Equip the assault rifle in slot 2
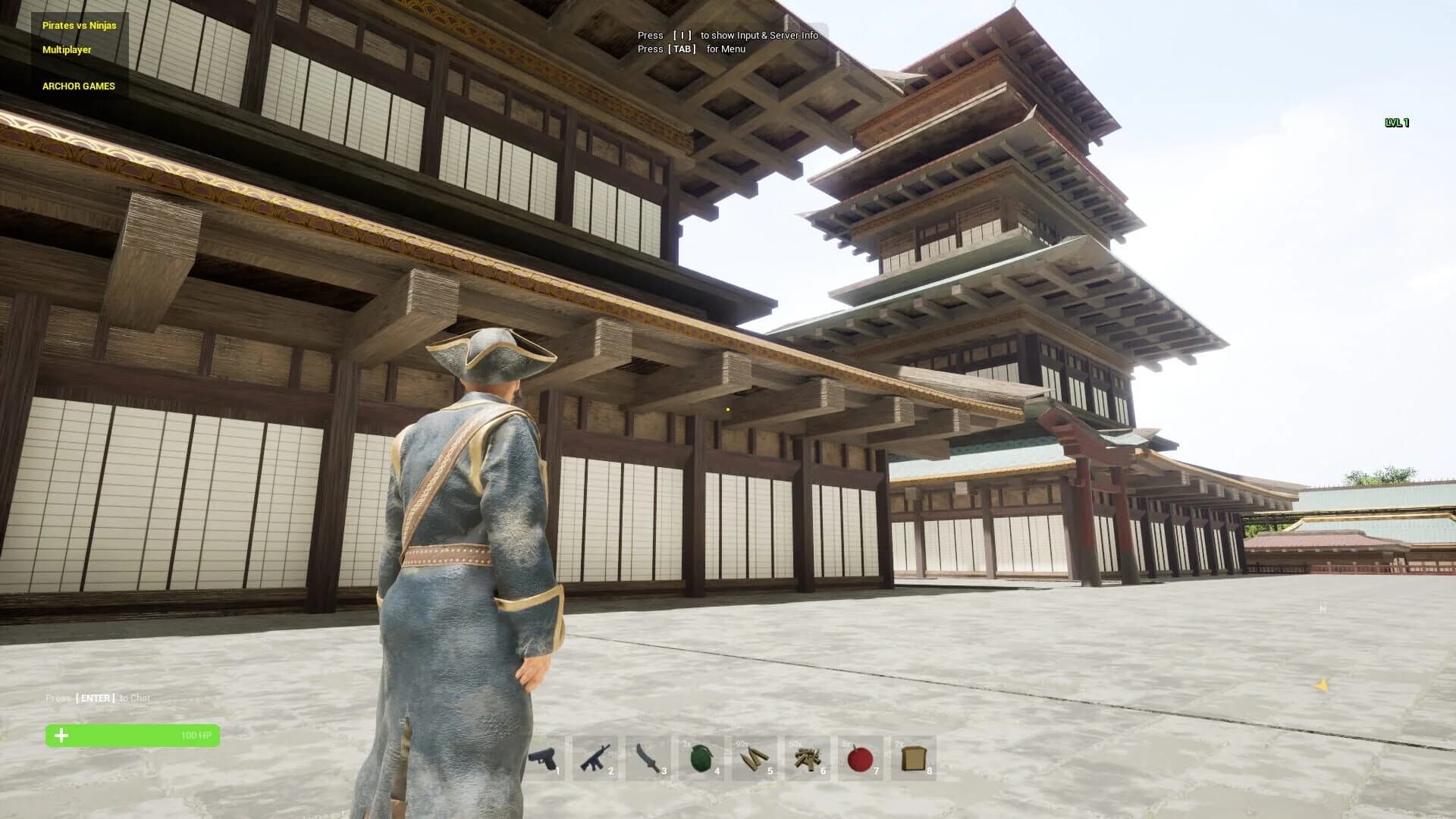The height and width of the screenshot is (819, 1456). point(600,756)
